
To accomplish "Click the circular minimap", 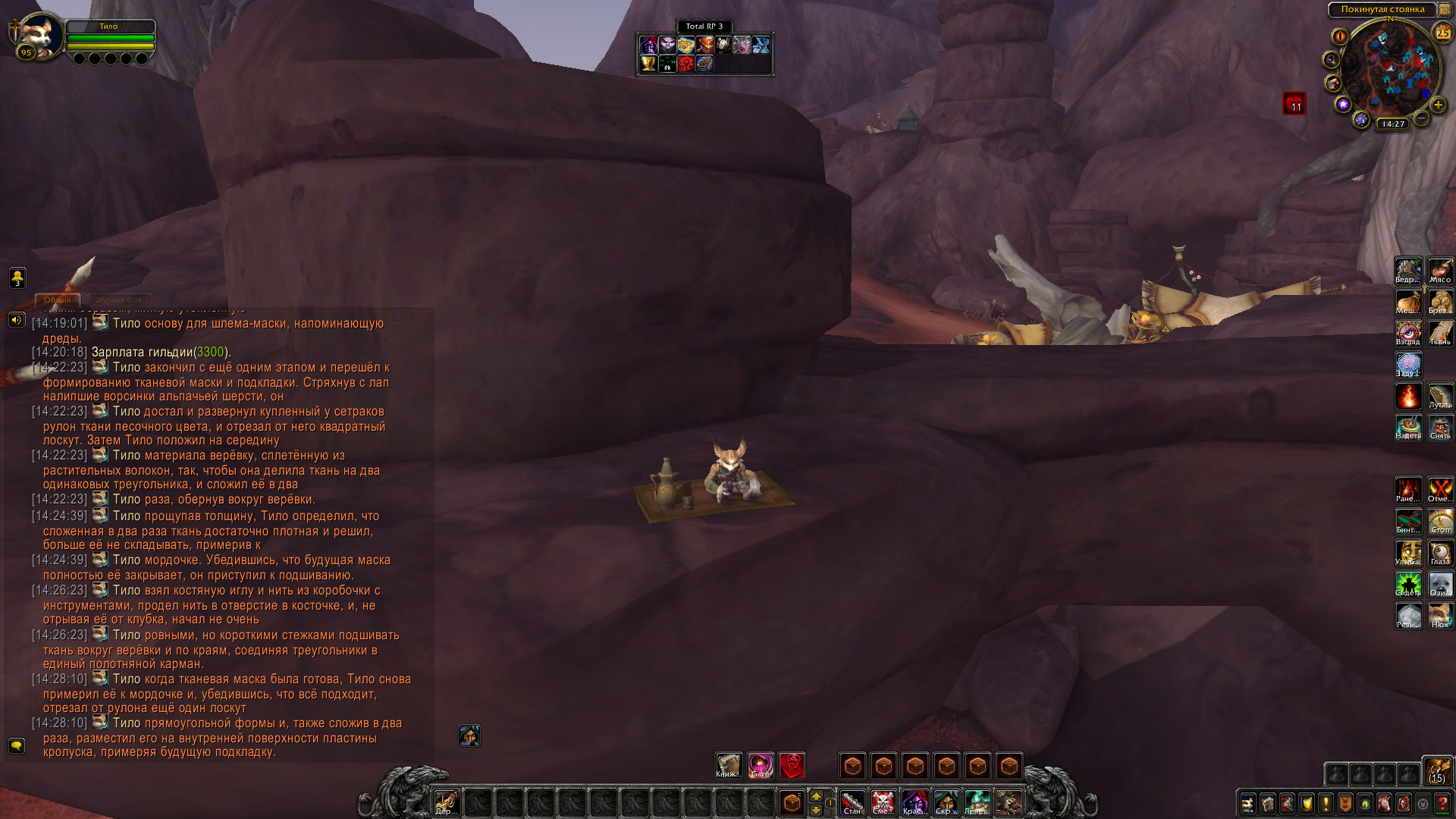I will [1386, 70].
